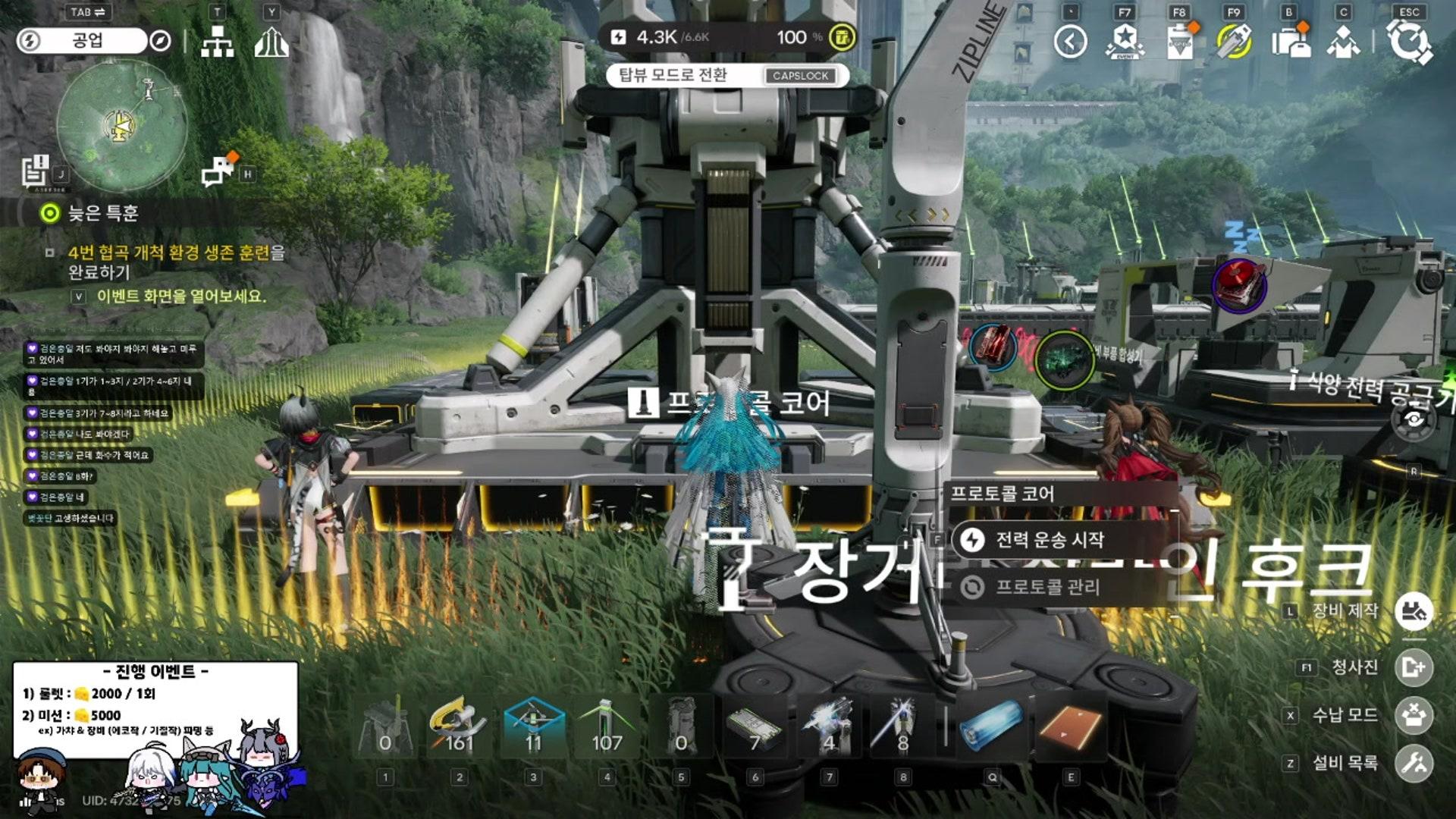Open the operator team icon
Screen dimensions: 1456x819
coord(1343,42)
